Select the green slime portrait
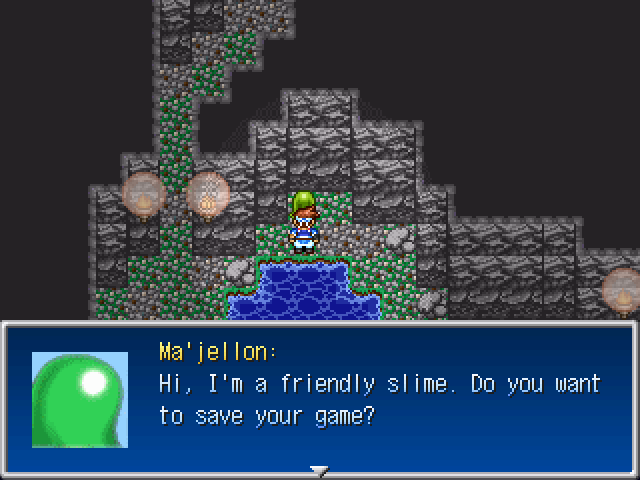640x480 pixels. click(x=80, y=399)
